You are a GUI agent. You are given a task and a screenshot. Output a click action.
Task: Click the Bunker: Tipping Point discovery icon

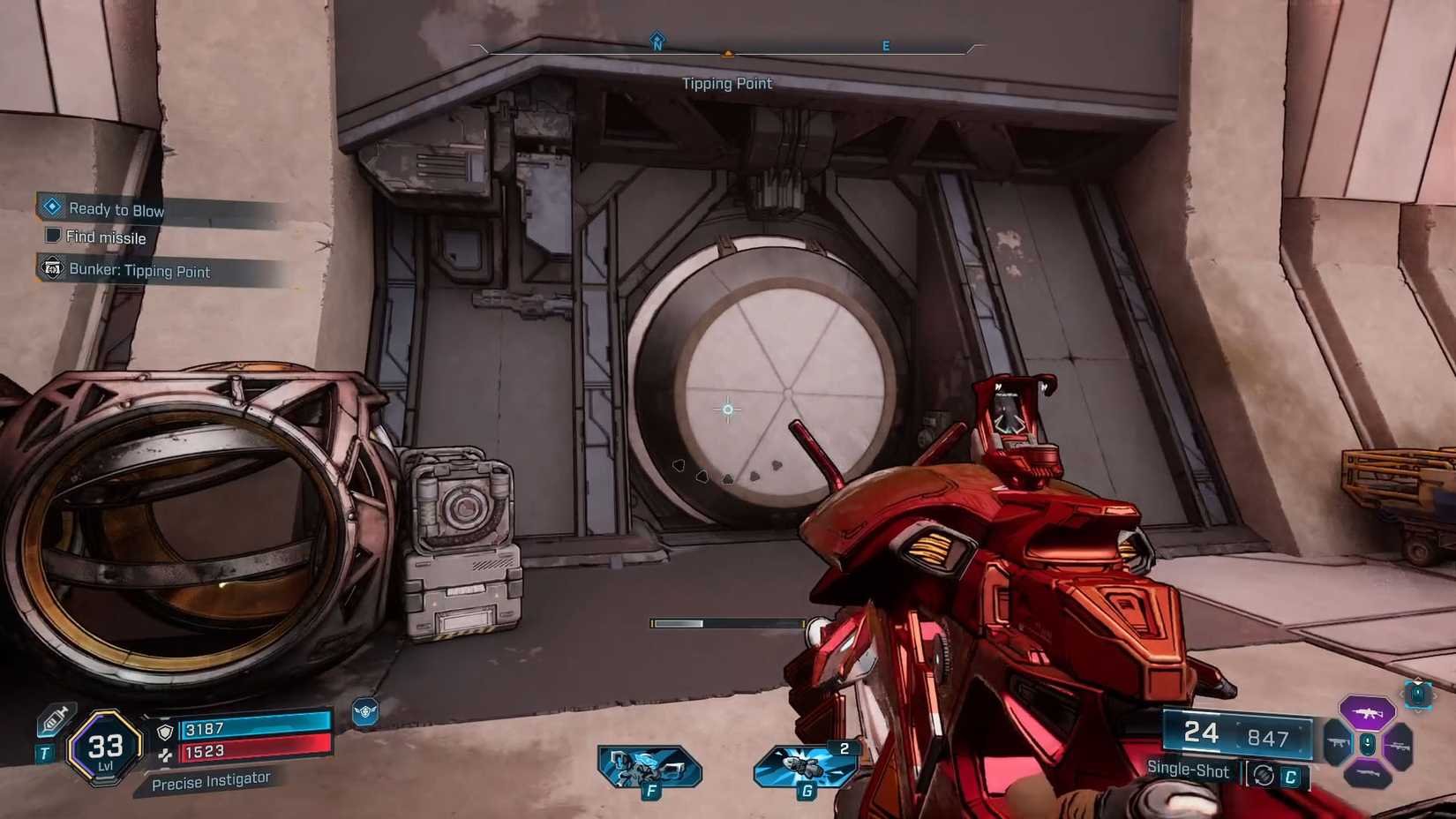(51, 269)
